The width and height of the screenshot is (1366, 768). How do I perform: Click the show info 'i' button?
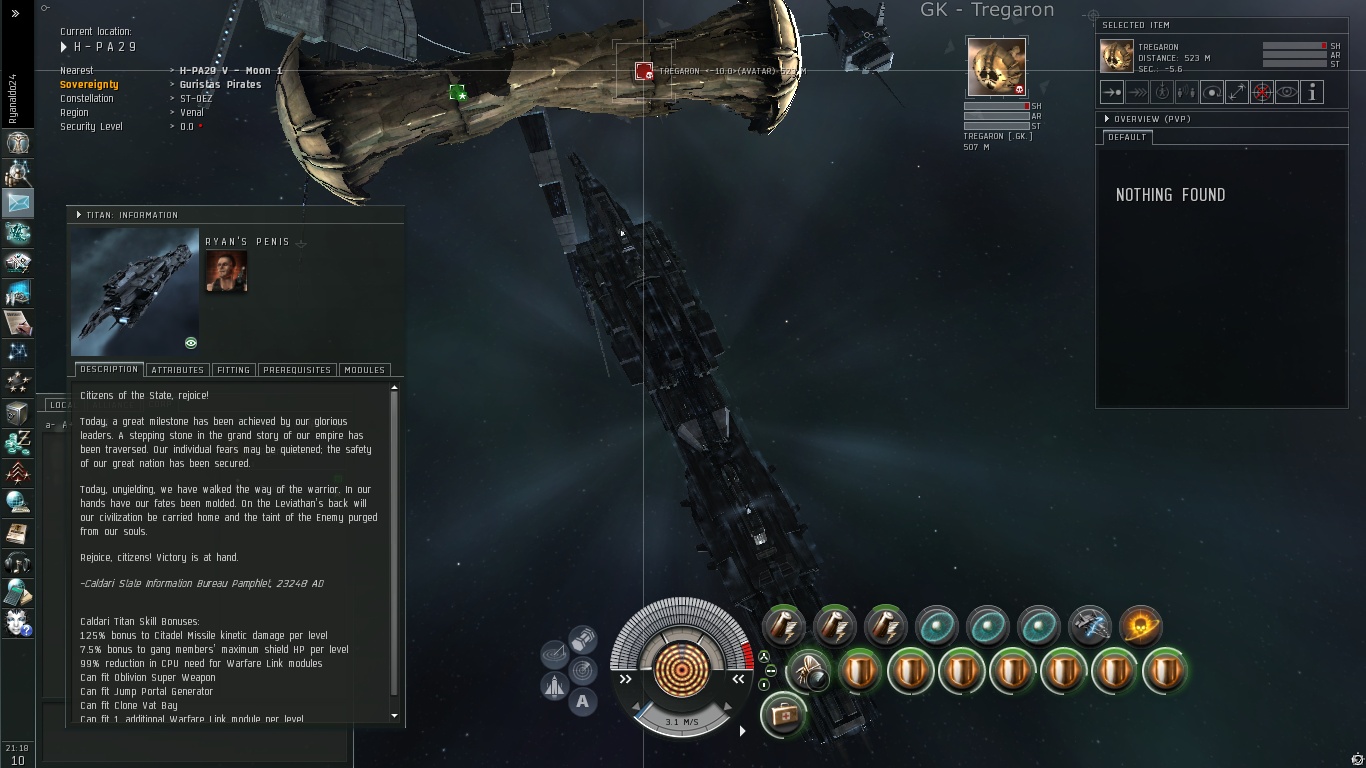[x=1312, y=92]
